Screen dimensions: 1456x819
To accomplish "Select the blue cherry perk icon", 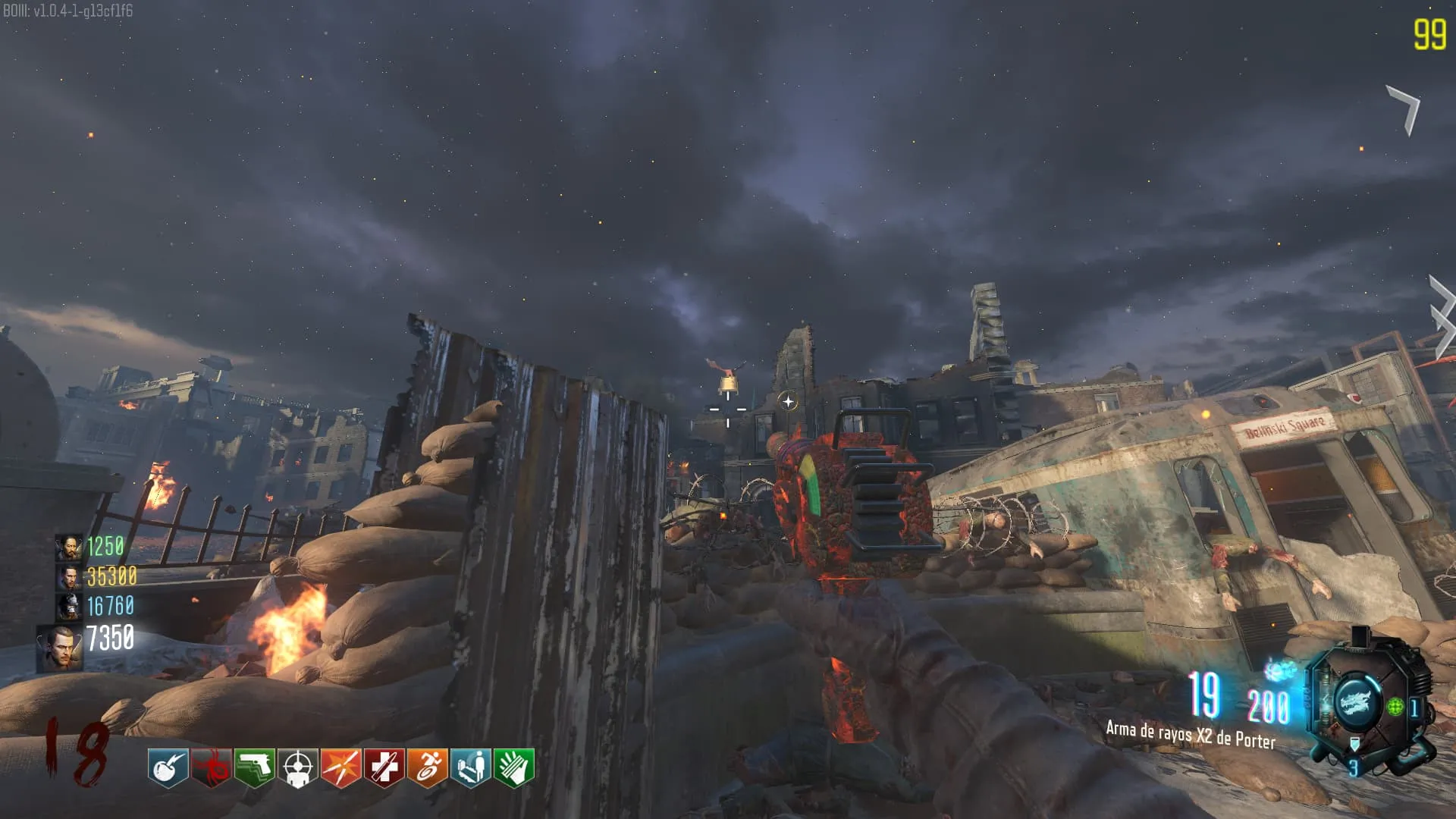I will coord(168,767).
